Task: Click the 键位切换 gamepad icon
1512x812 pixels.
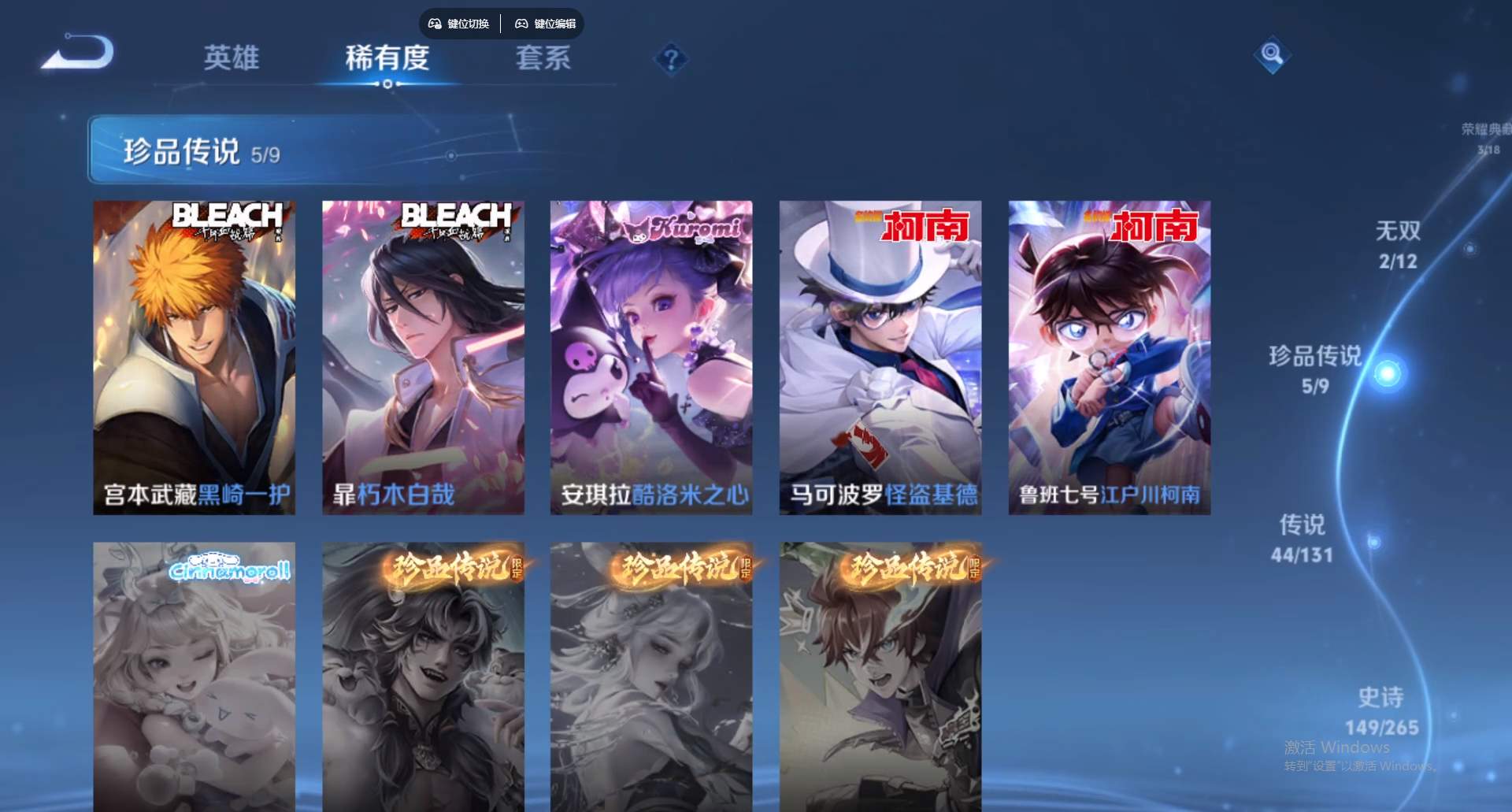Action: pyautogui.click(x=434, y=24)
